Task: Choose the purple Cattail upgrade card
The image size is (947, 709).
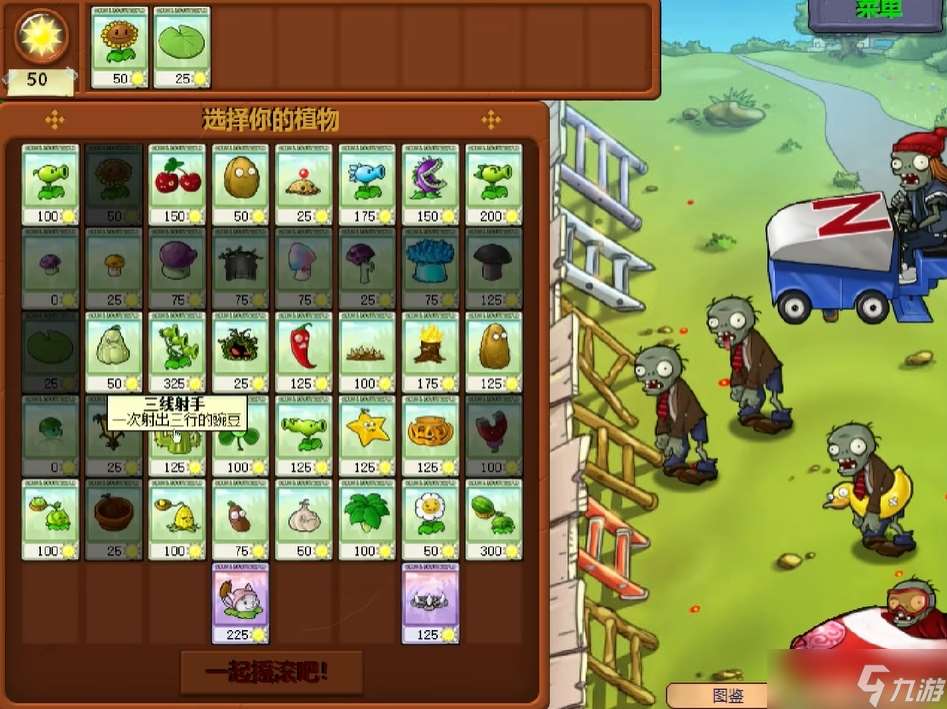Action: click(x=240, y=602)
